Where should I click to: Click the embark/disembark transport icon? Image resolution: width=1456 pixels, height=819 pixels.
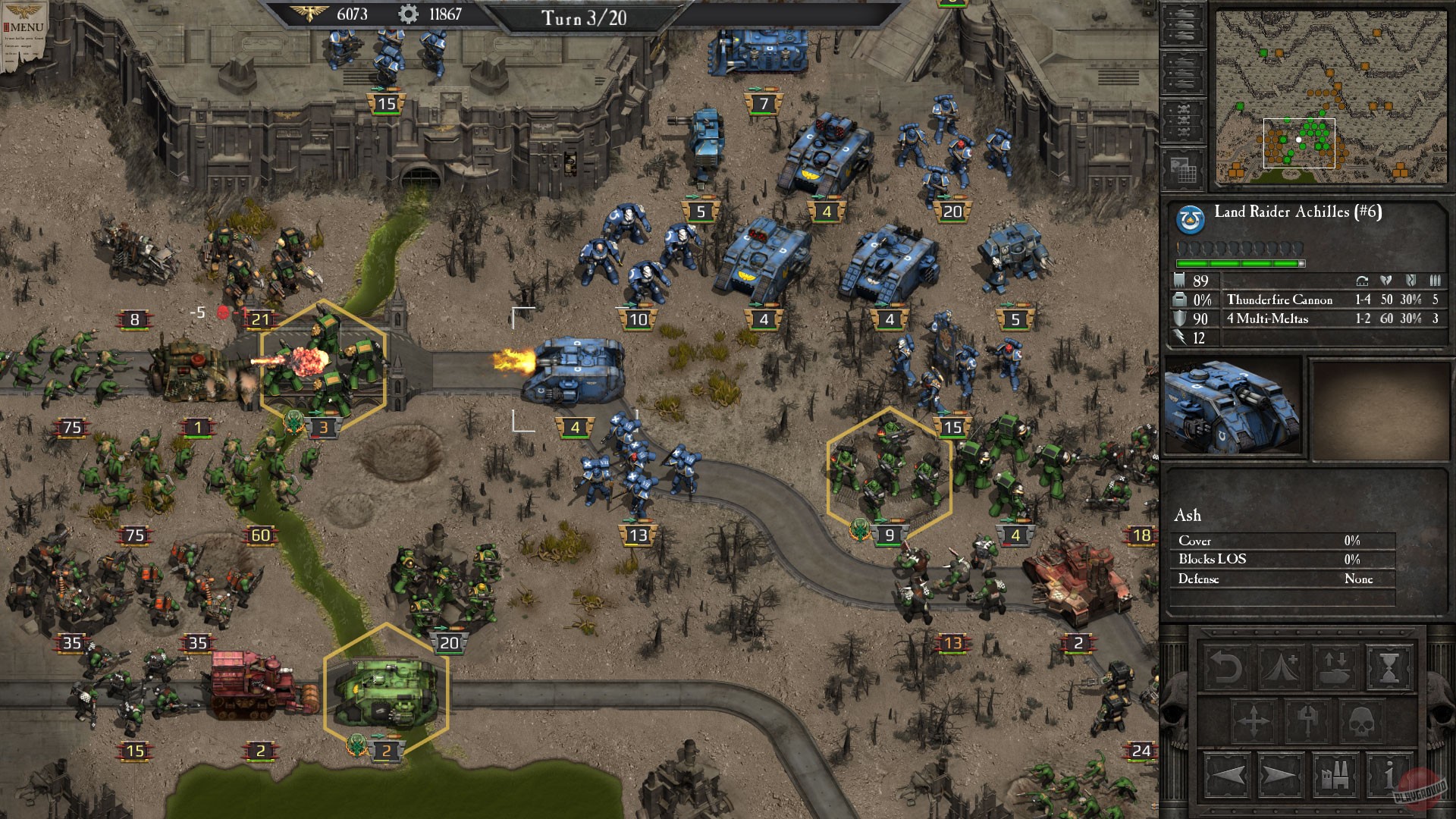tap(1335, 667)
